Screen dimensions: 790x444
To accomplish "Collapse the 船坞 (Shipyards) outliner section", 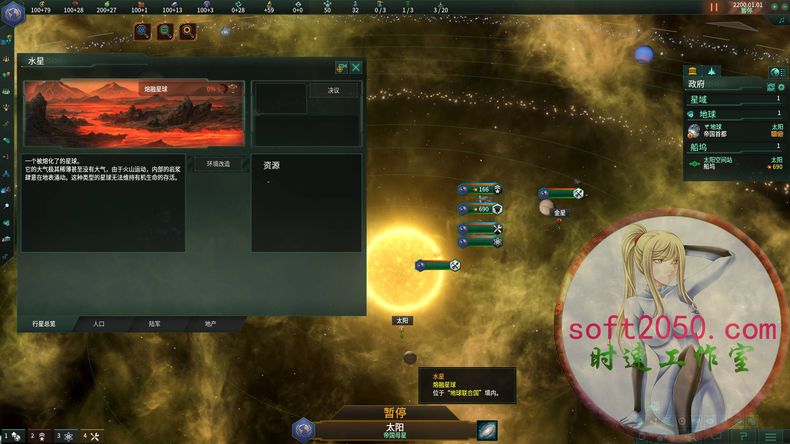I will coord(733,147).
